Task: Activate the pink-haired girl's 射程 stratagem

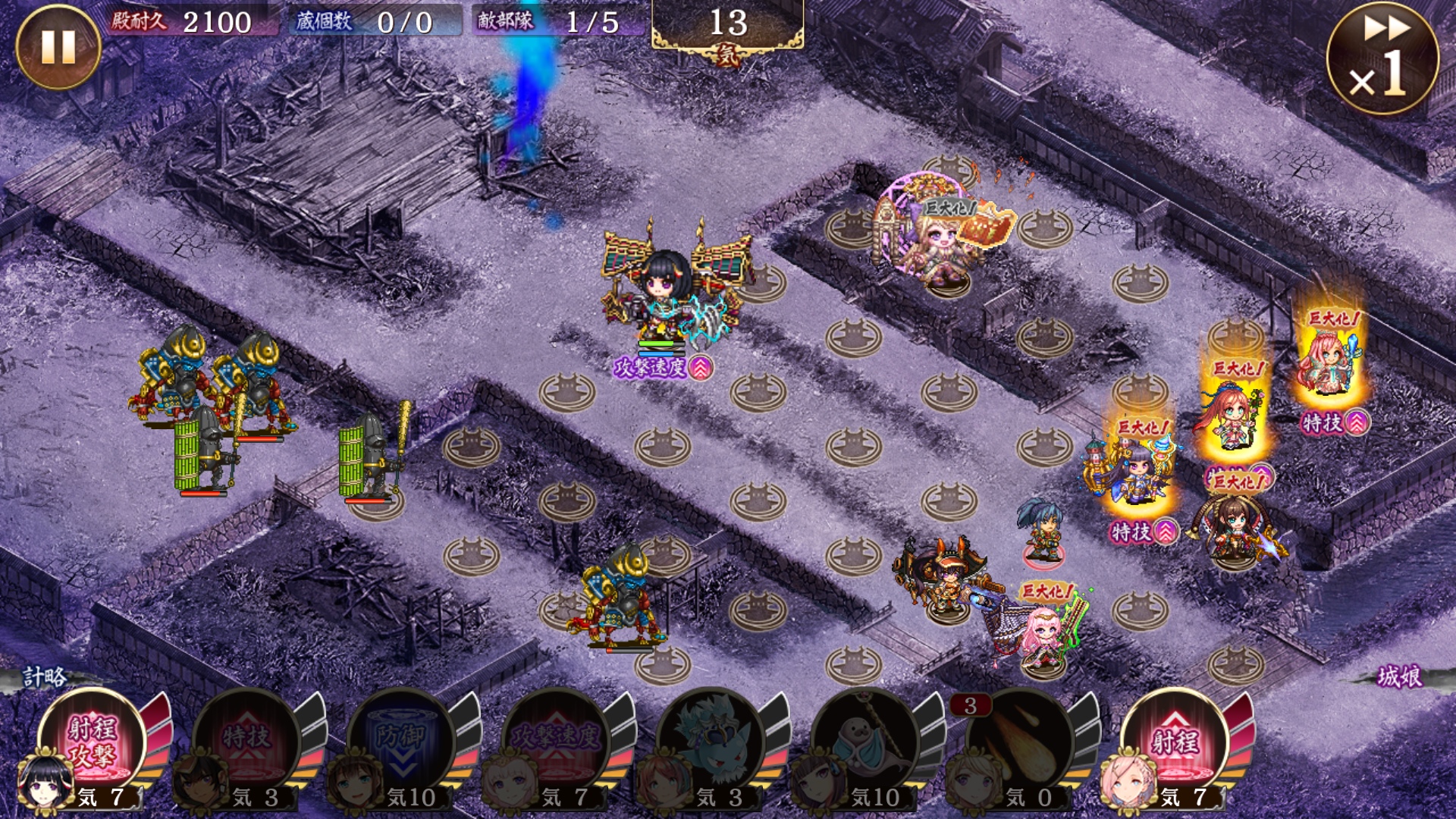Action: [1175, 739]
